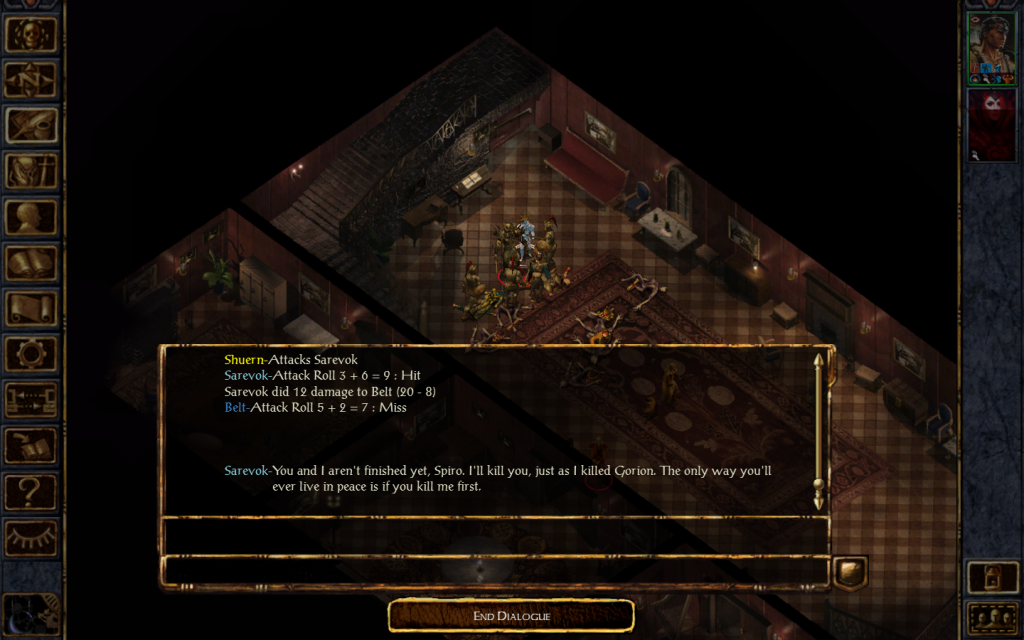This screenshot has height=640, width=1024.
Task: Select the red-tinted second portrait
Action: click(x=991, y=125)
